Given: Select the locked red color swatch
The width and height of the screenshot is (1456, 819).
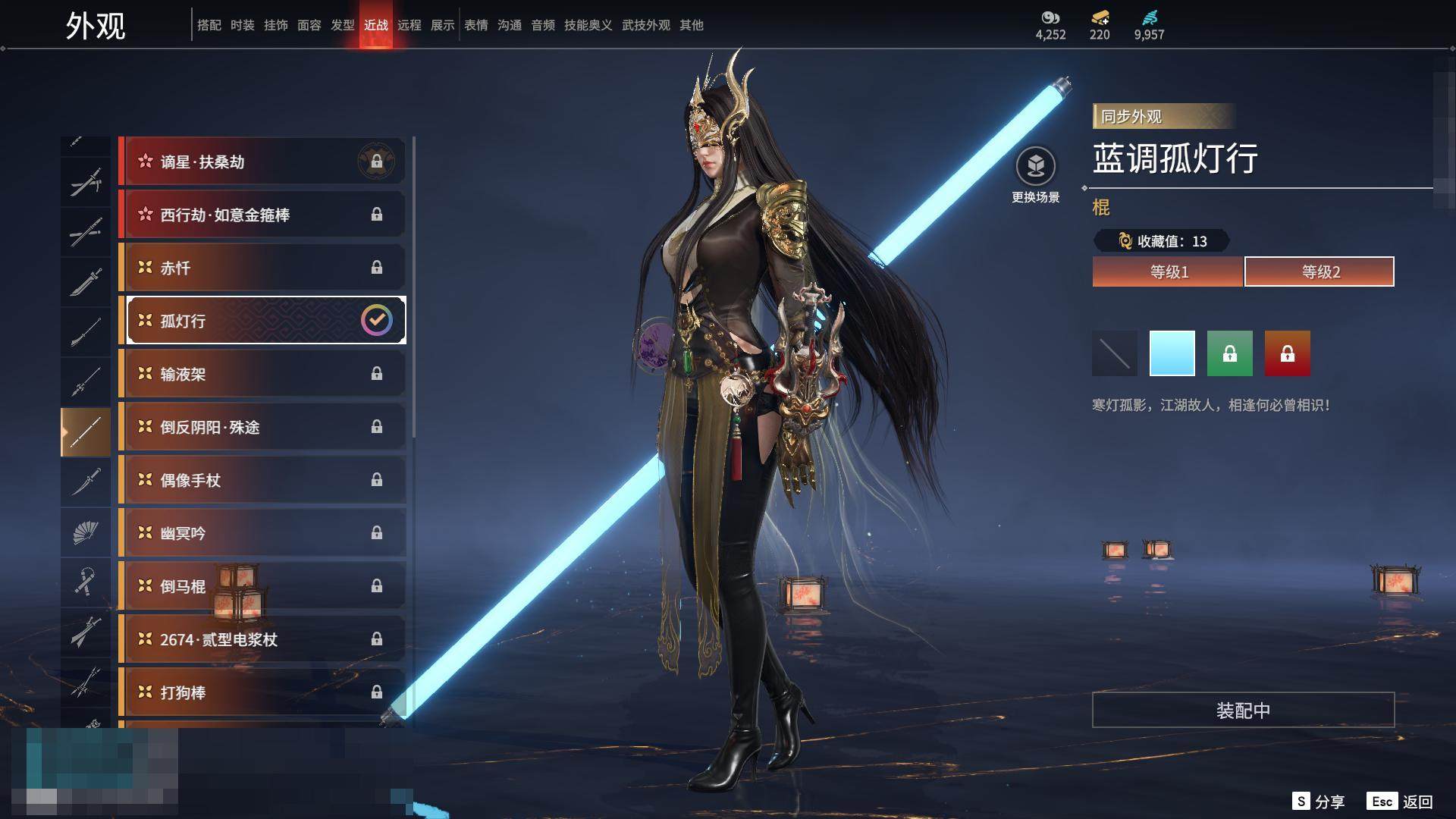Looking at the screenshot, I should click(1288, 353).
